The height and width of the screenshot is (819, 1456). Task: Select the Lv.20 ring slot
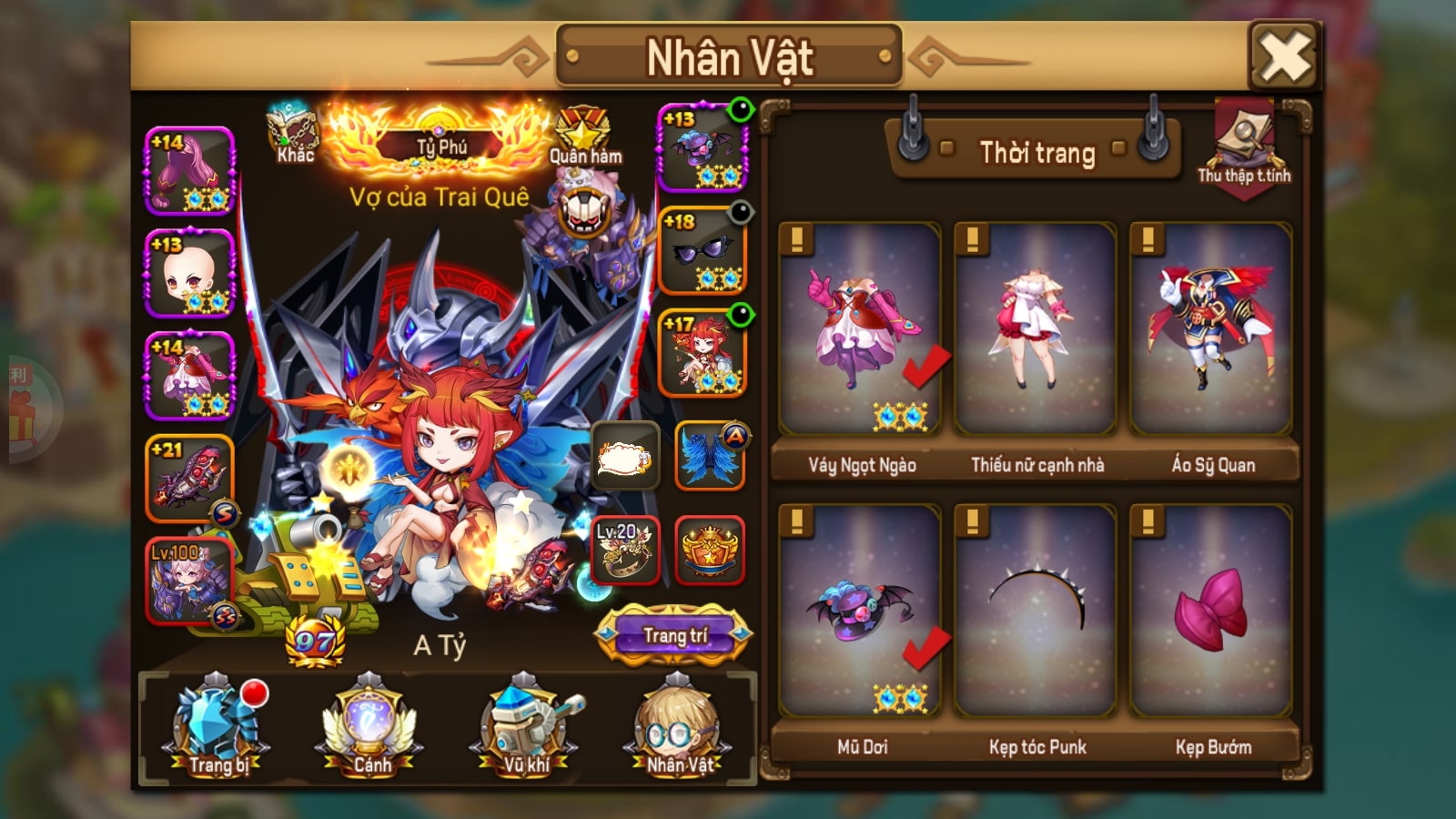tap(625, 549)
